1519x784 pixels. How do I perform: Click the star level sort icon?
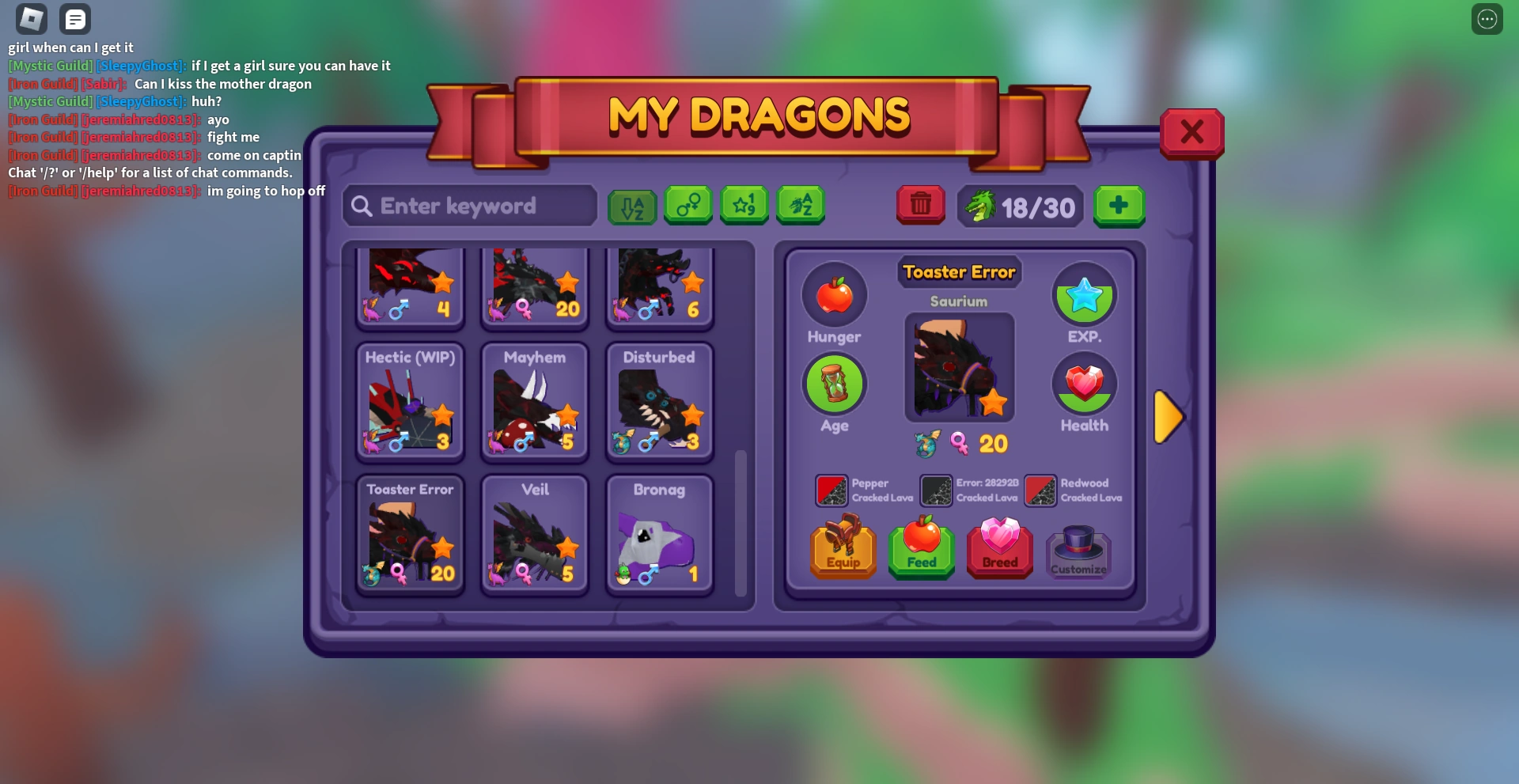point(744,205)
